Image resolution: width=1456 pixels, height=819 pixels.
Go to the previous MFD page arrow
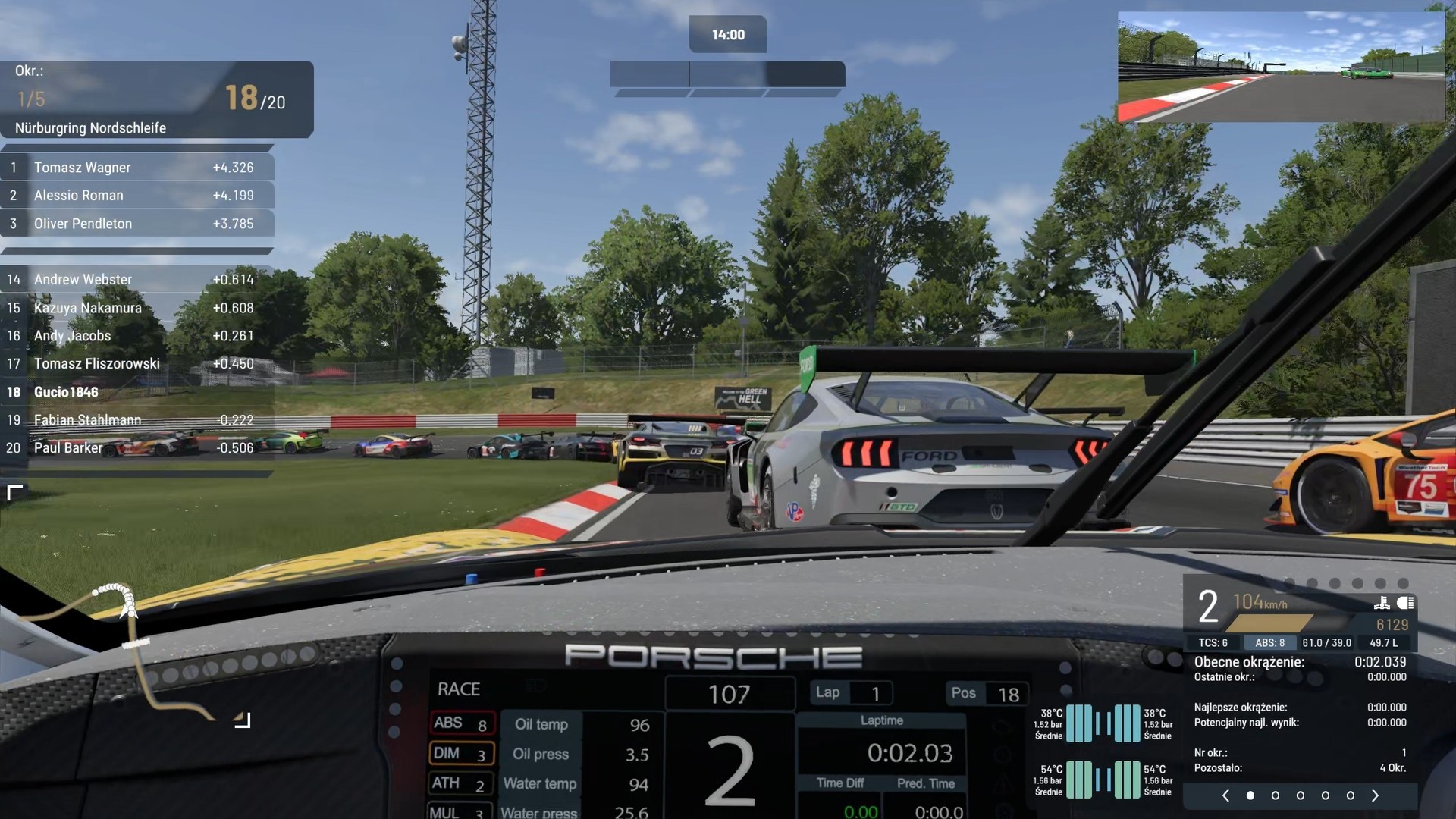(x=1225, y=795)
